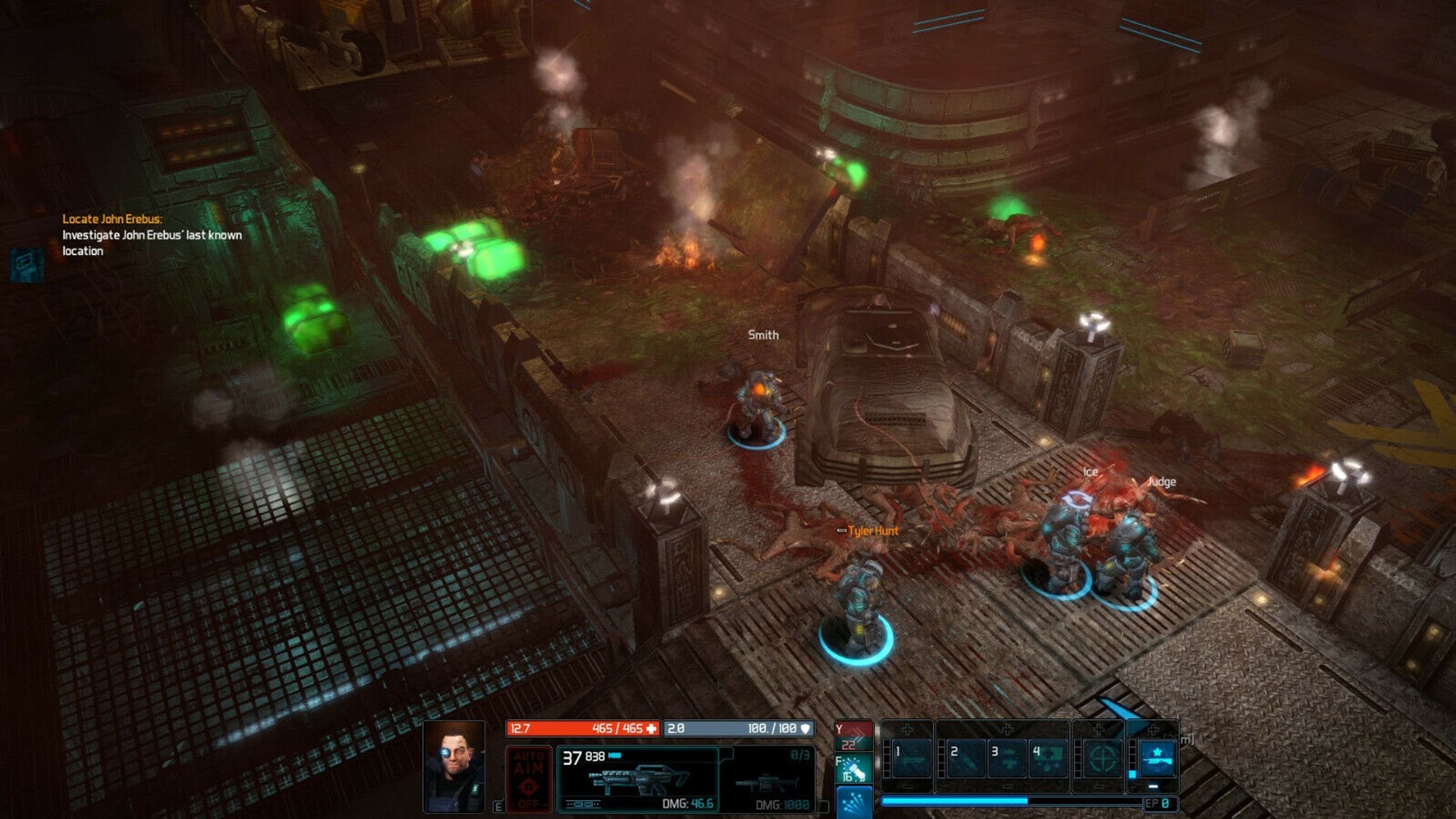
Task: Toggle the Auto Aim button
Action: click(x=528, y=779)
